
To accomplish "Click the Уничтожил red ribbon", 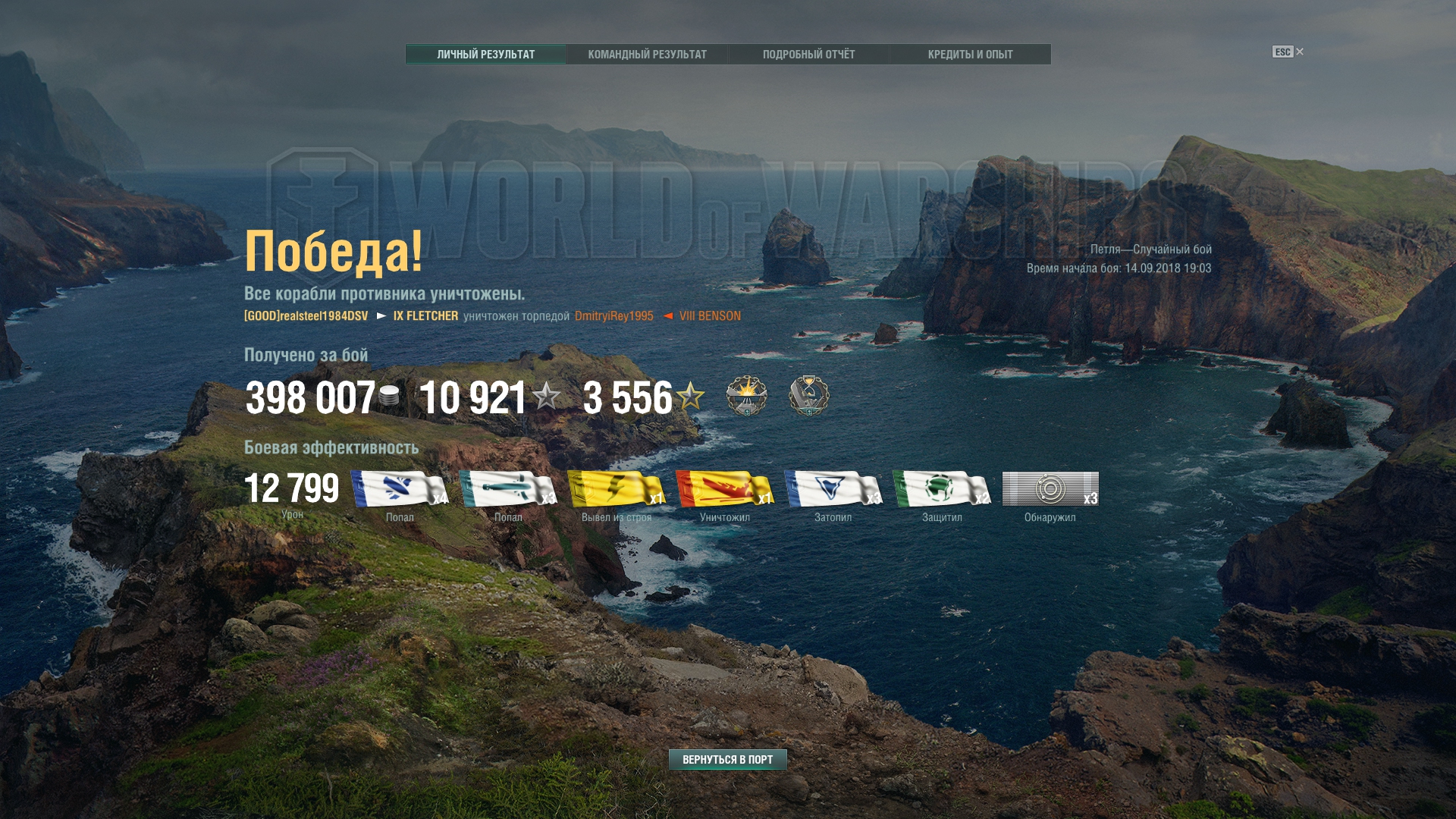I will (724, 489).
